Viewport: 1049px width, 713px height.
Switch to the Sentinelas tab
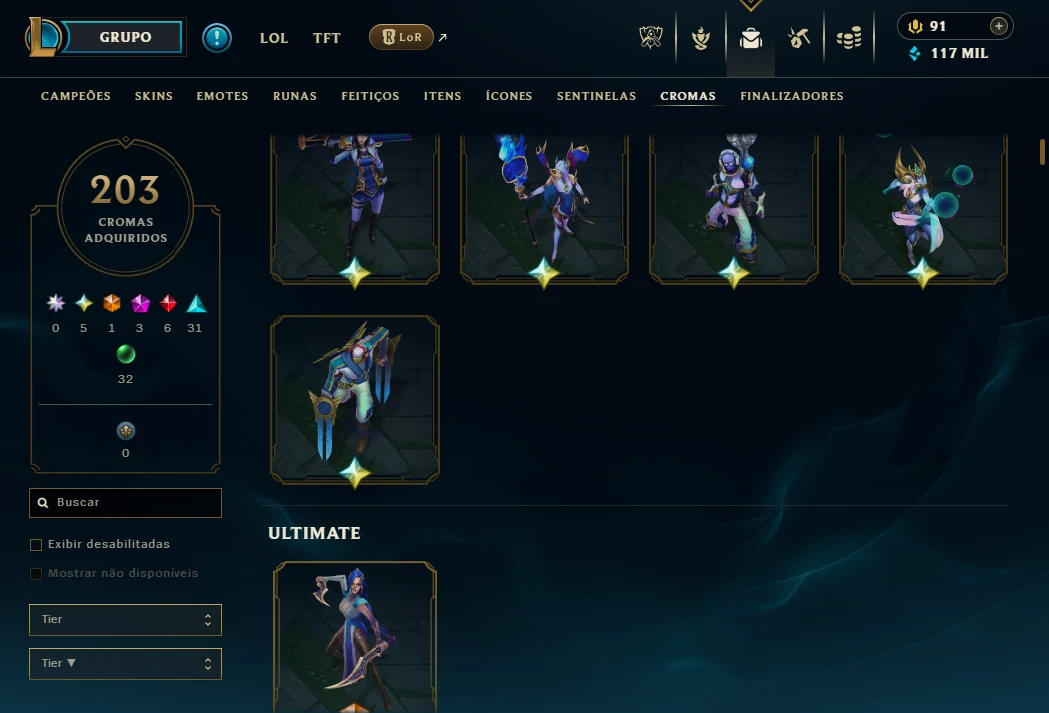click(596, 96)
